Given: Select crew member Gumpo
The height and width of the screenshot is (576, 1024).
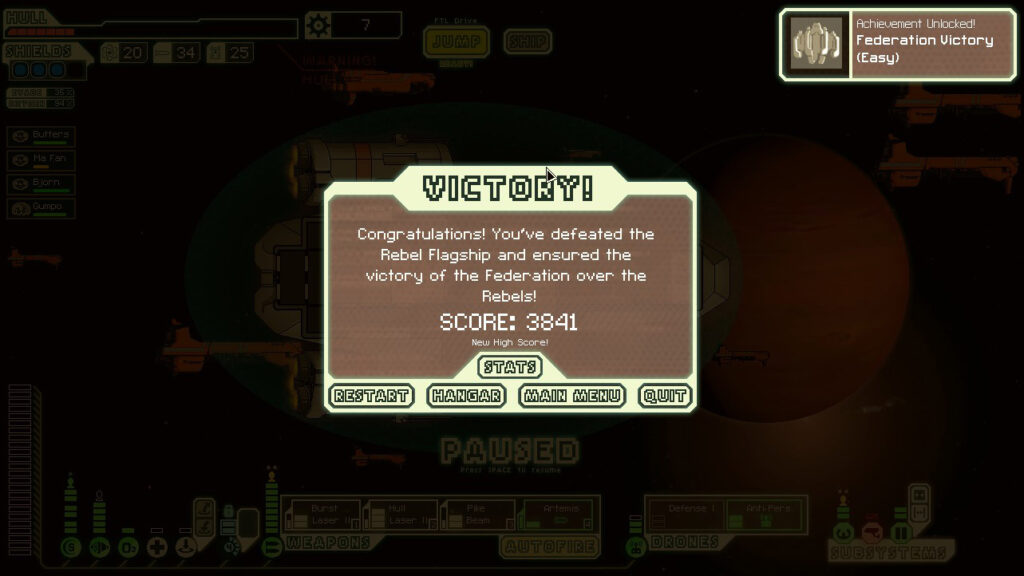Looking at the screenshot, I should coord(41,209).
